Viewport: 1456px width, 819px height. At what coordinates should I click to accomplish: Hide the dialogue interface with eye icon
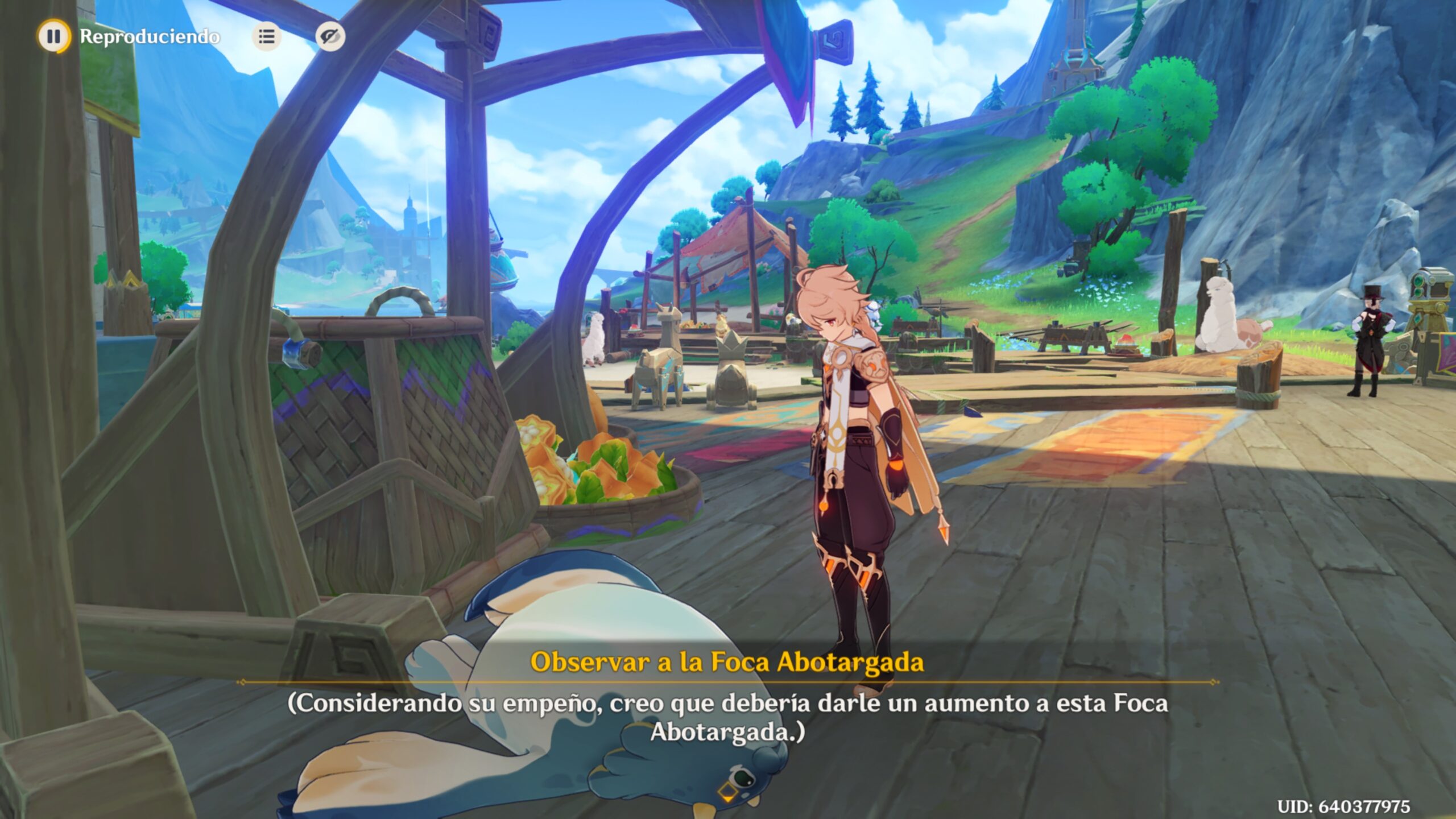tap(330, 36)
